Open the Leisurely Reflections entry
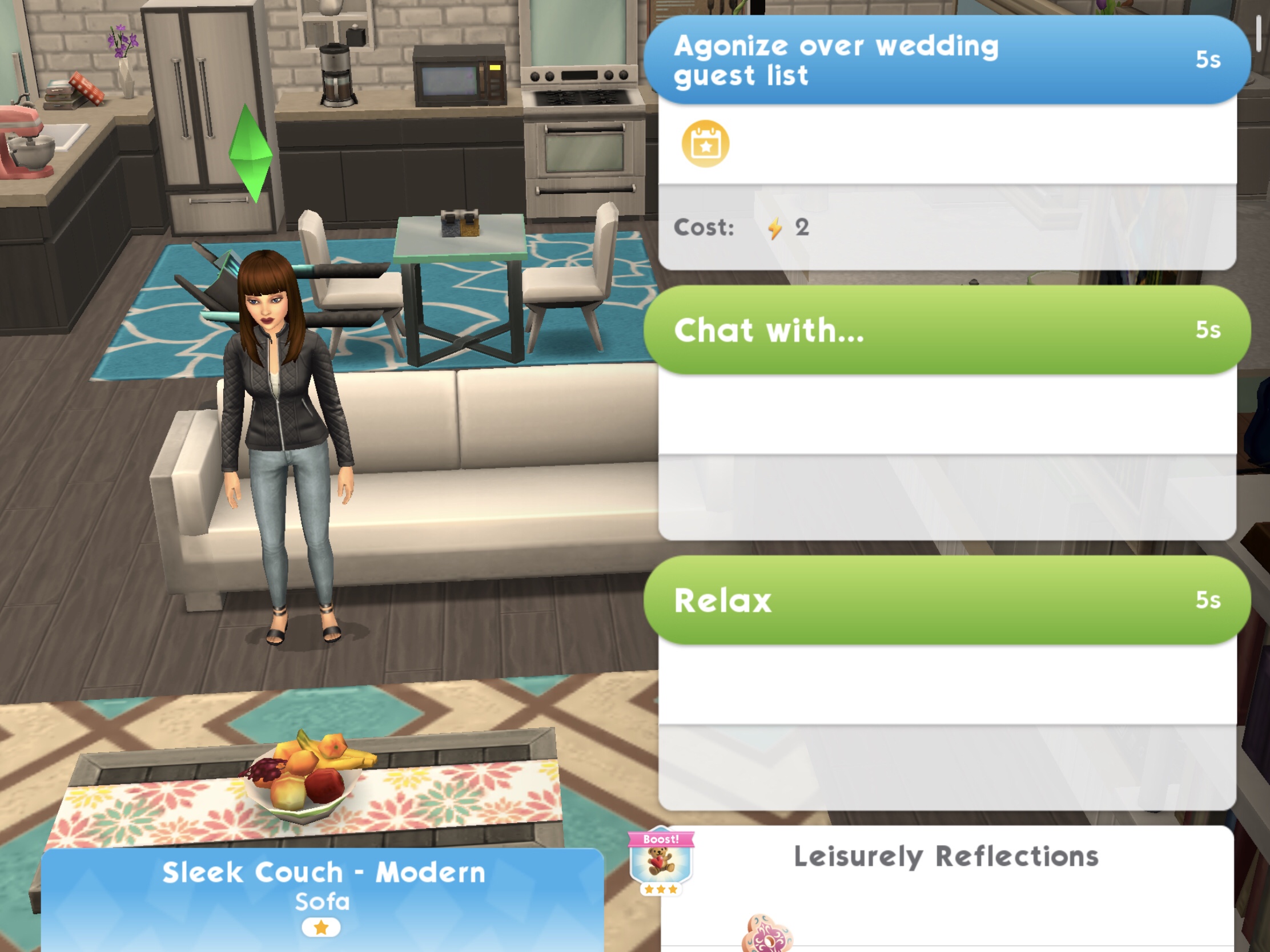 [x=946, y=857]
